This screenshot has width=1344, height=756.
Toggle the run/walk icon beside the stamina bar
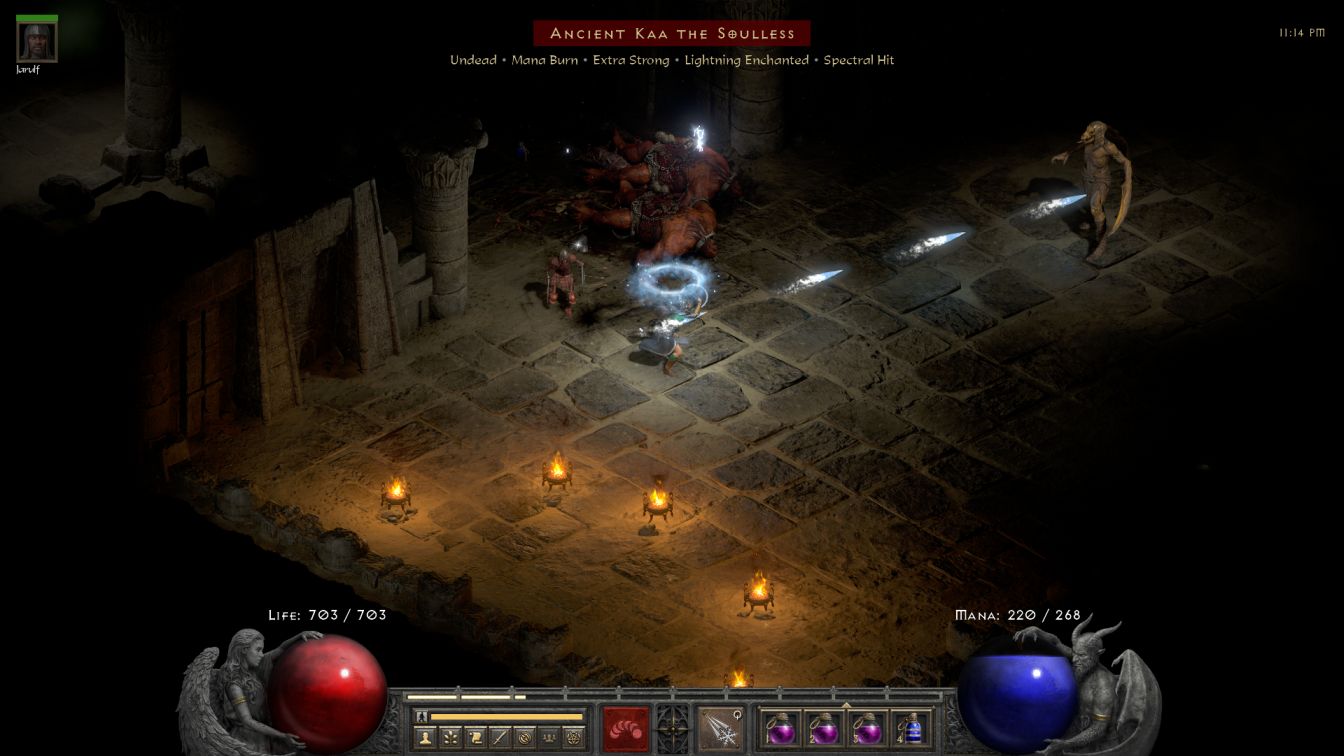(422, 716)
